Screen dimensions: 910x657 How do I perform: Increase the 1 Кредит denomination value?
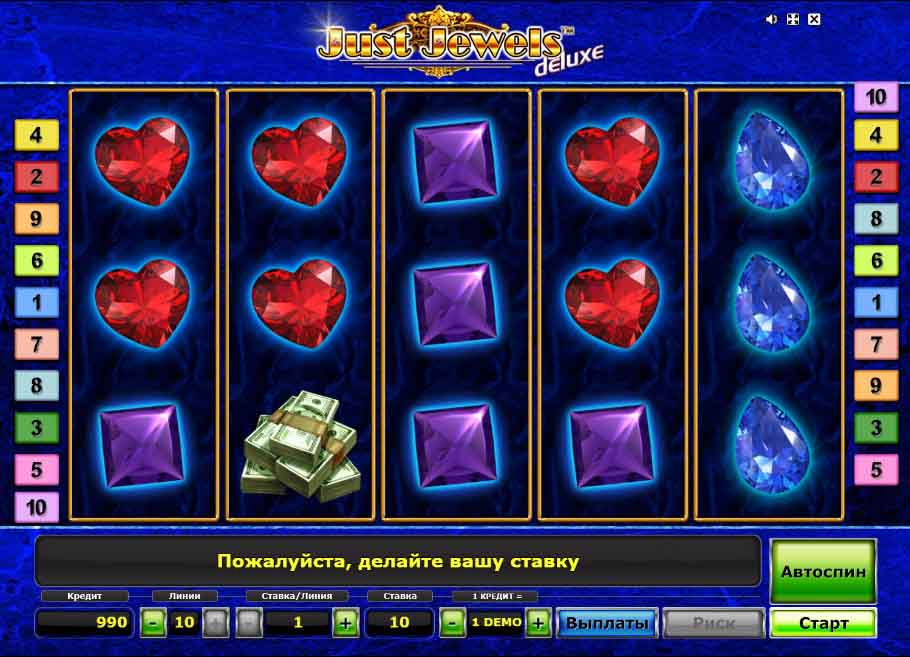(538, 623)
